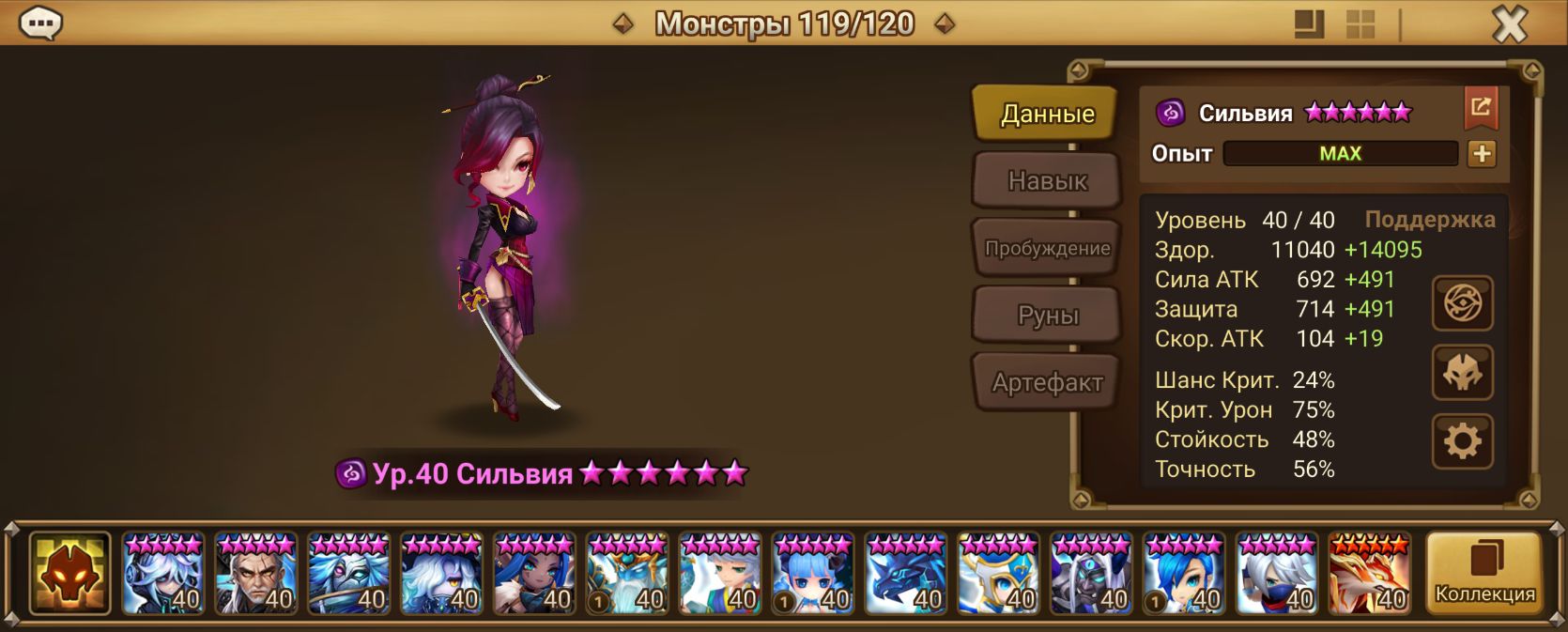Go to the Артефакт tab
Viewport: 1568px width, 632px height.
click(x=1047, y=382)
